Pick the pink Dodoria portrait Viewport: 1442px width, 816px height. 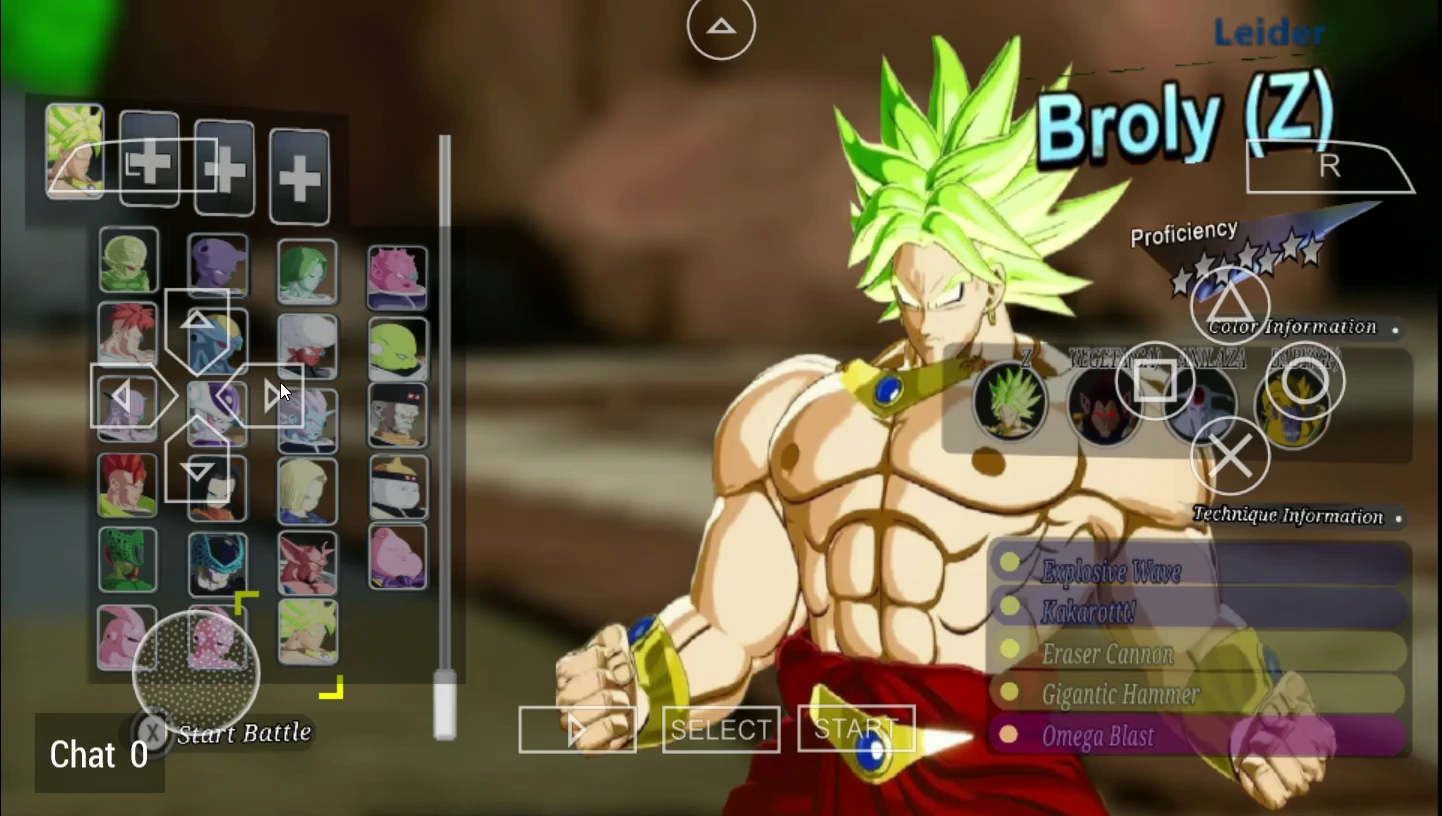(x=397, y=278)
